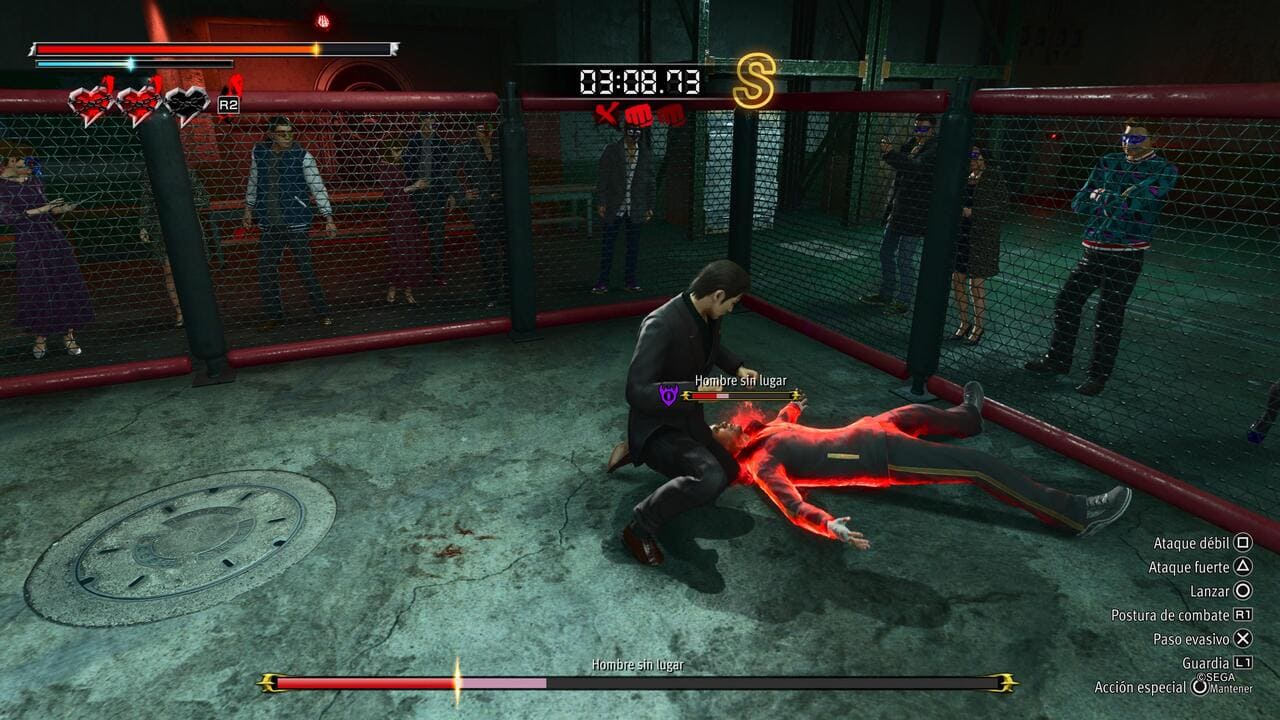Select the Ataque débil square button icon
Screen dimensions: 1280x720
[x=1242, y=541]
